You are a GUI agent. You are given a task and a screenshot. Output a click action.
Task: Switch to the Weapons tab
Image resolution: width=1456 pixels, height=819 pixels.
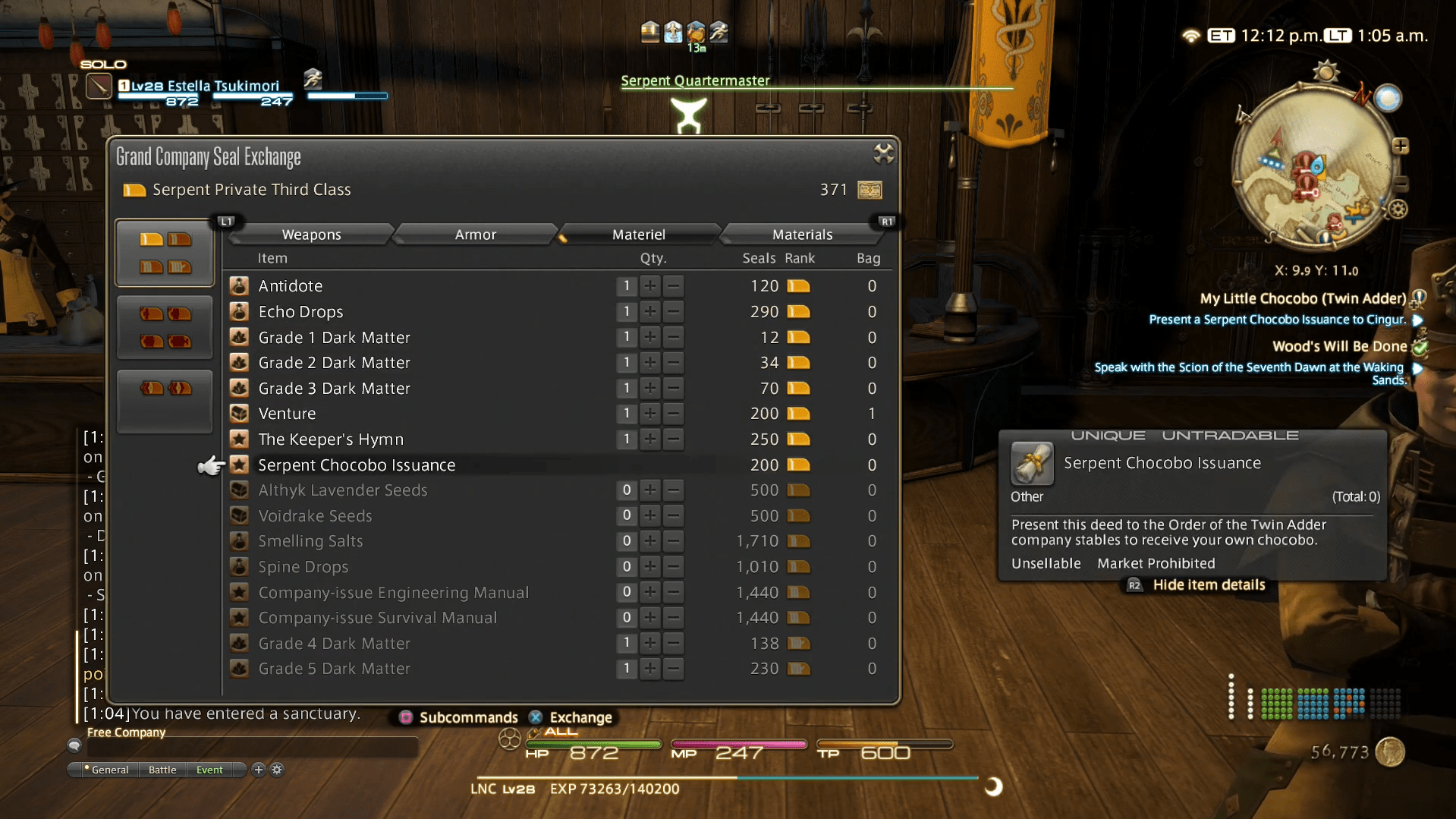coord(311,235)
